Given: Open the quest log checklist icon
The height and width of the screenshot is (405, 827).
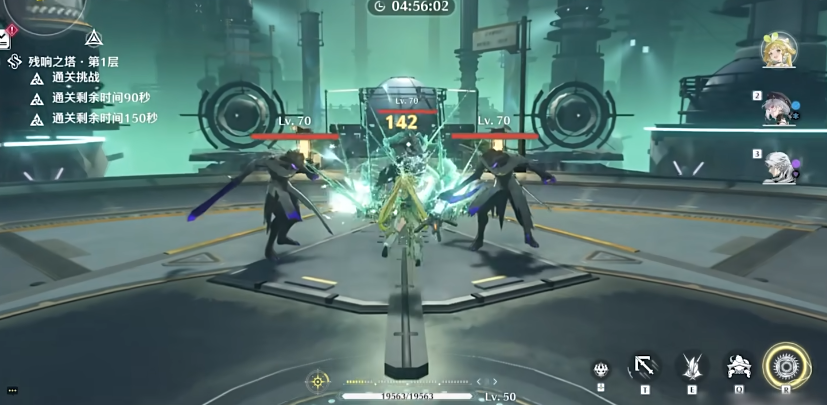Looking at the screenshot, I should click(5, 40).
